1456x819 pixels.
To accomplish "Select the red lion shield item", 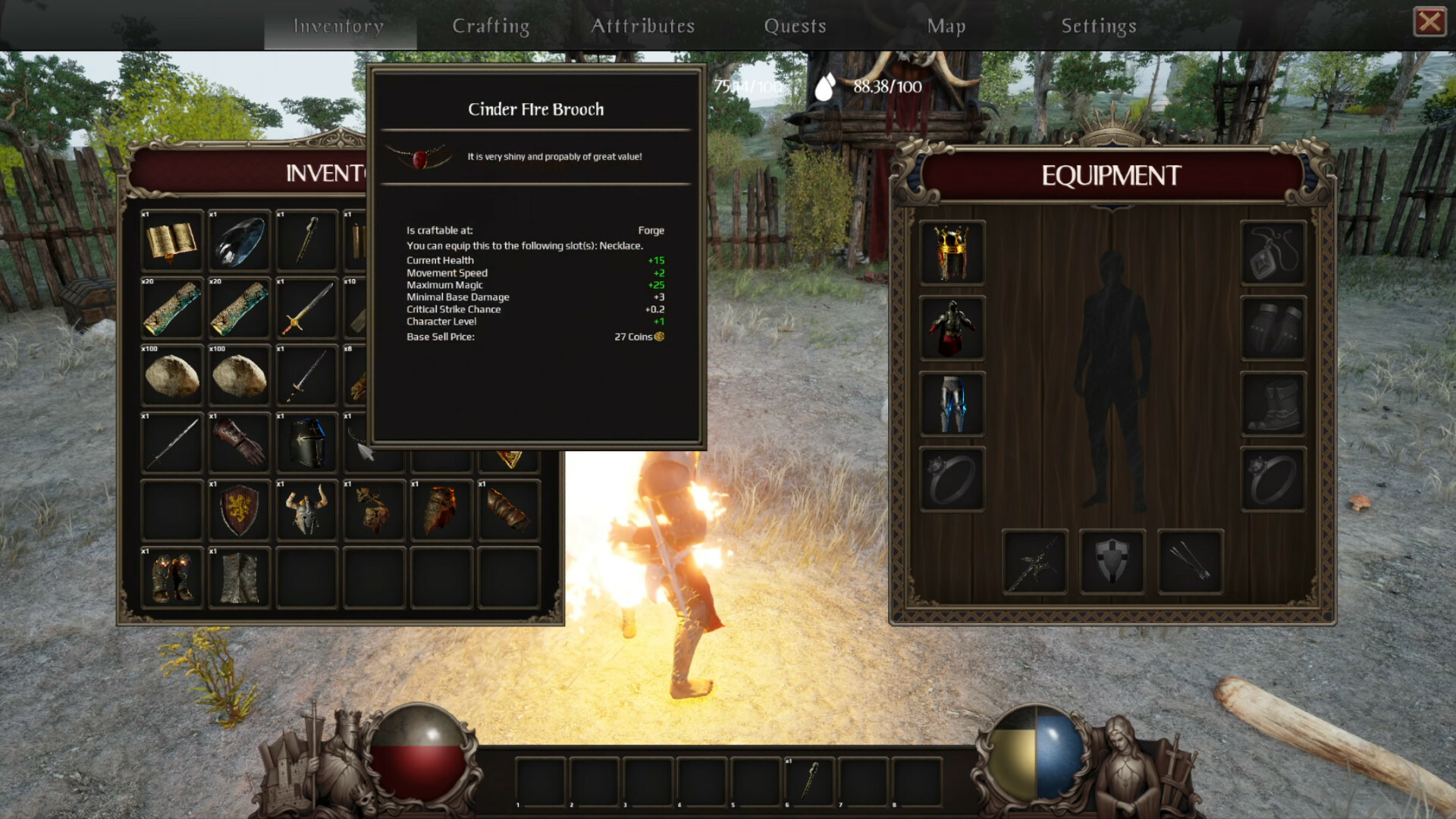I will [238, 510].
